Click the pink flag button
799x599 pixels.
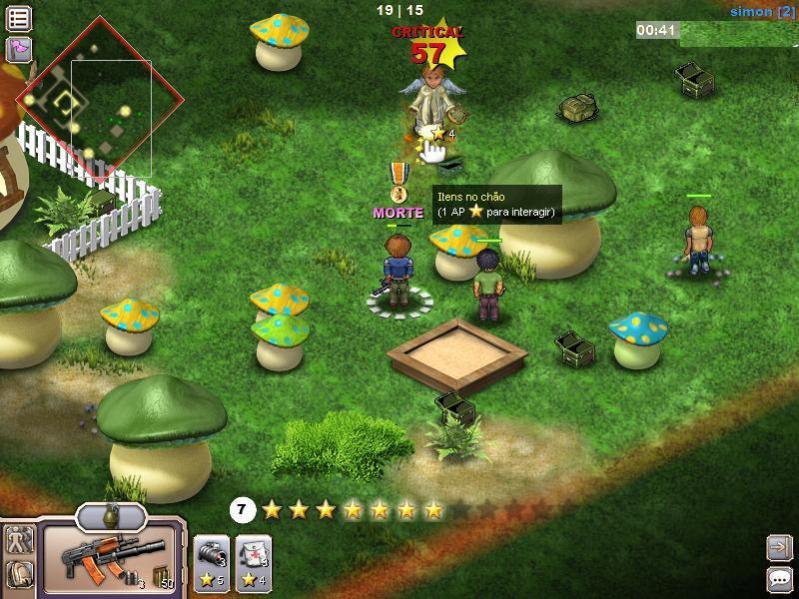19,48
